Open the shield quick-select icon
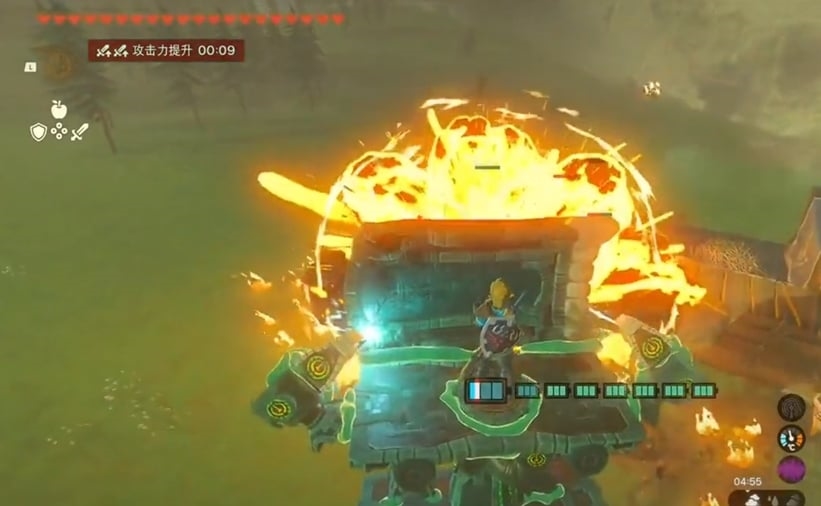 coord(38,131)
